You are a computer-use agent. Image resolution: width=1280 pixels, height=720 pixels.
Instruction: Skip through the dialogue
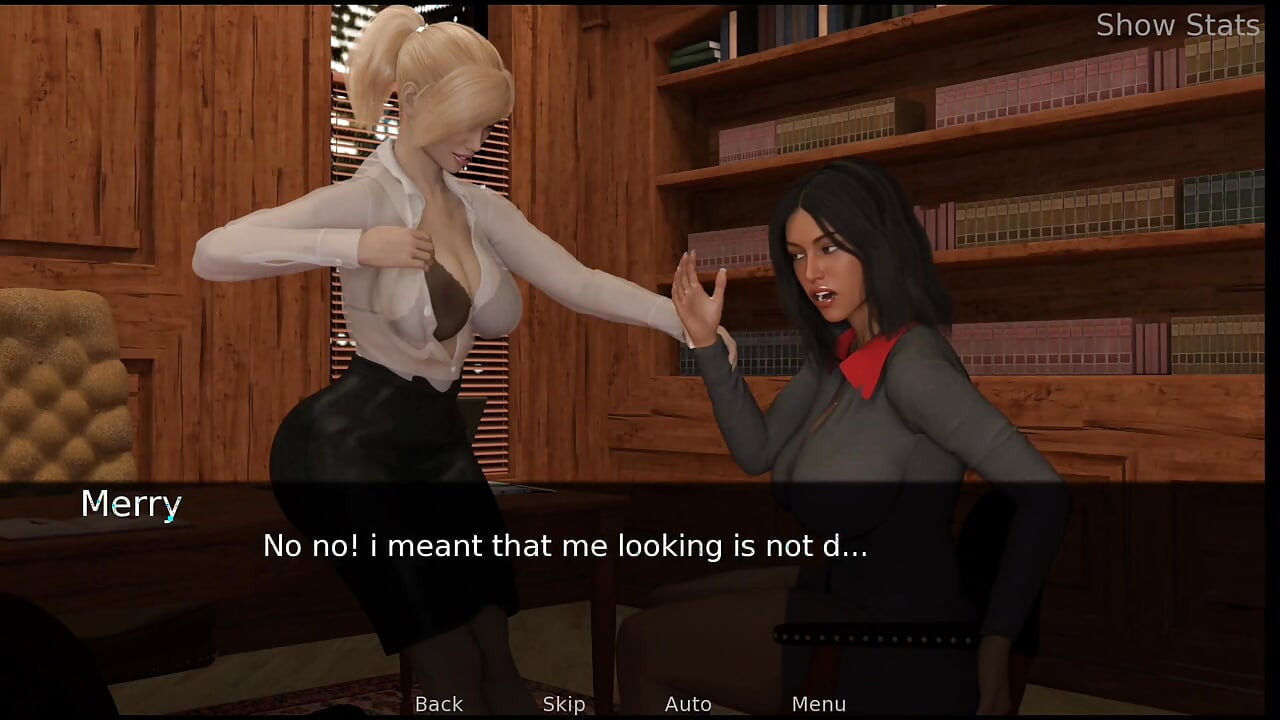click(x=564, y=704)
